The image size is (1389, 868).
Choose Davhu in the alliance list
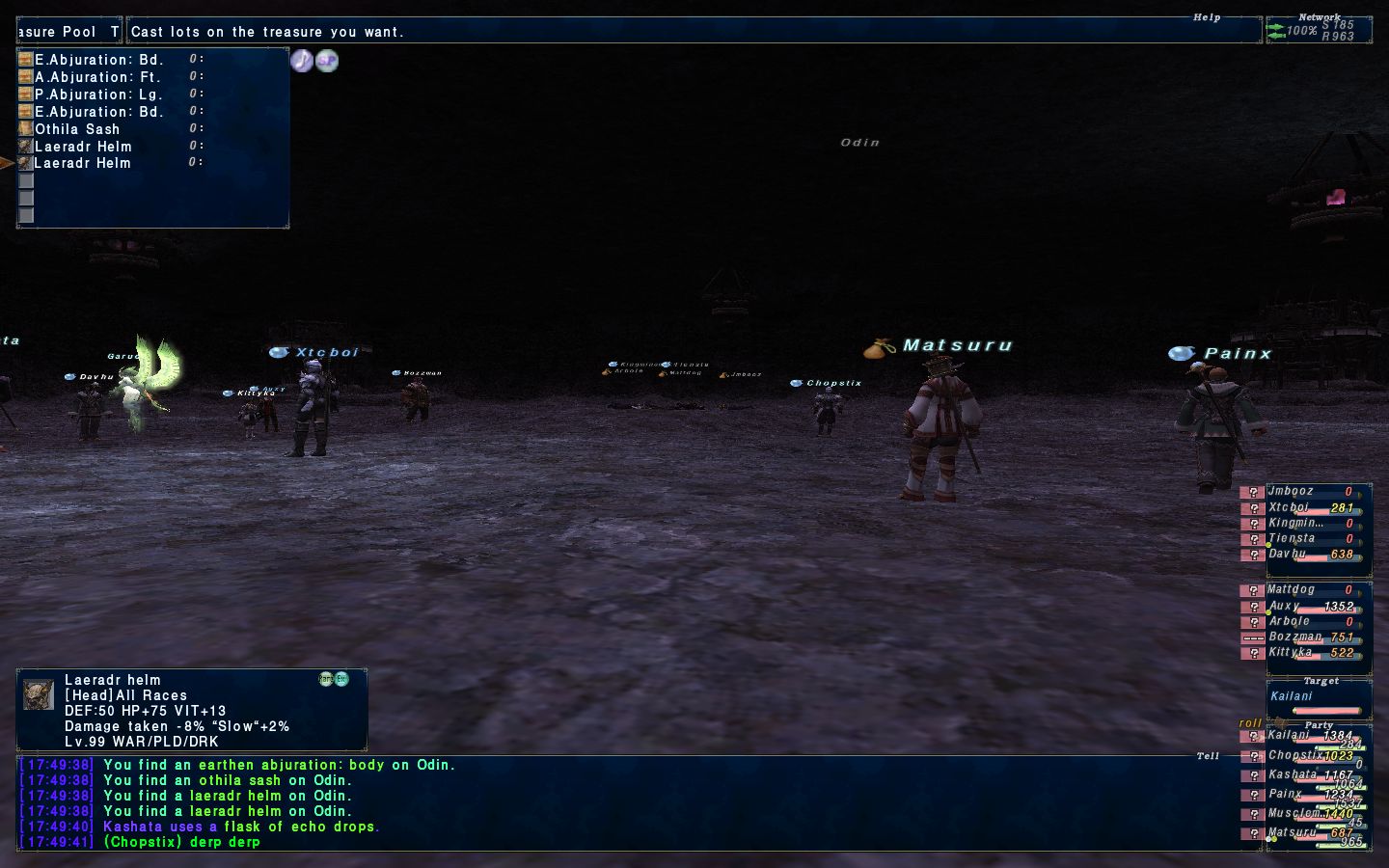[x=1289, y=555]
